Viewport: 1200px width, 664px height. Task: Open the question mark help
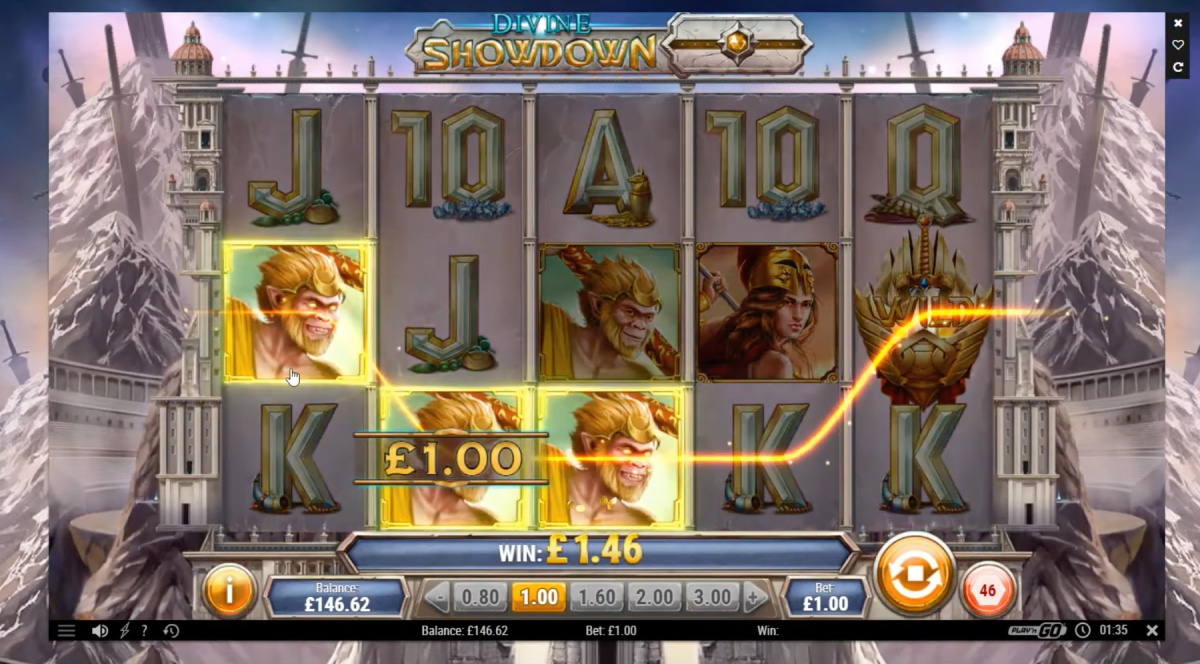point(145,631)
